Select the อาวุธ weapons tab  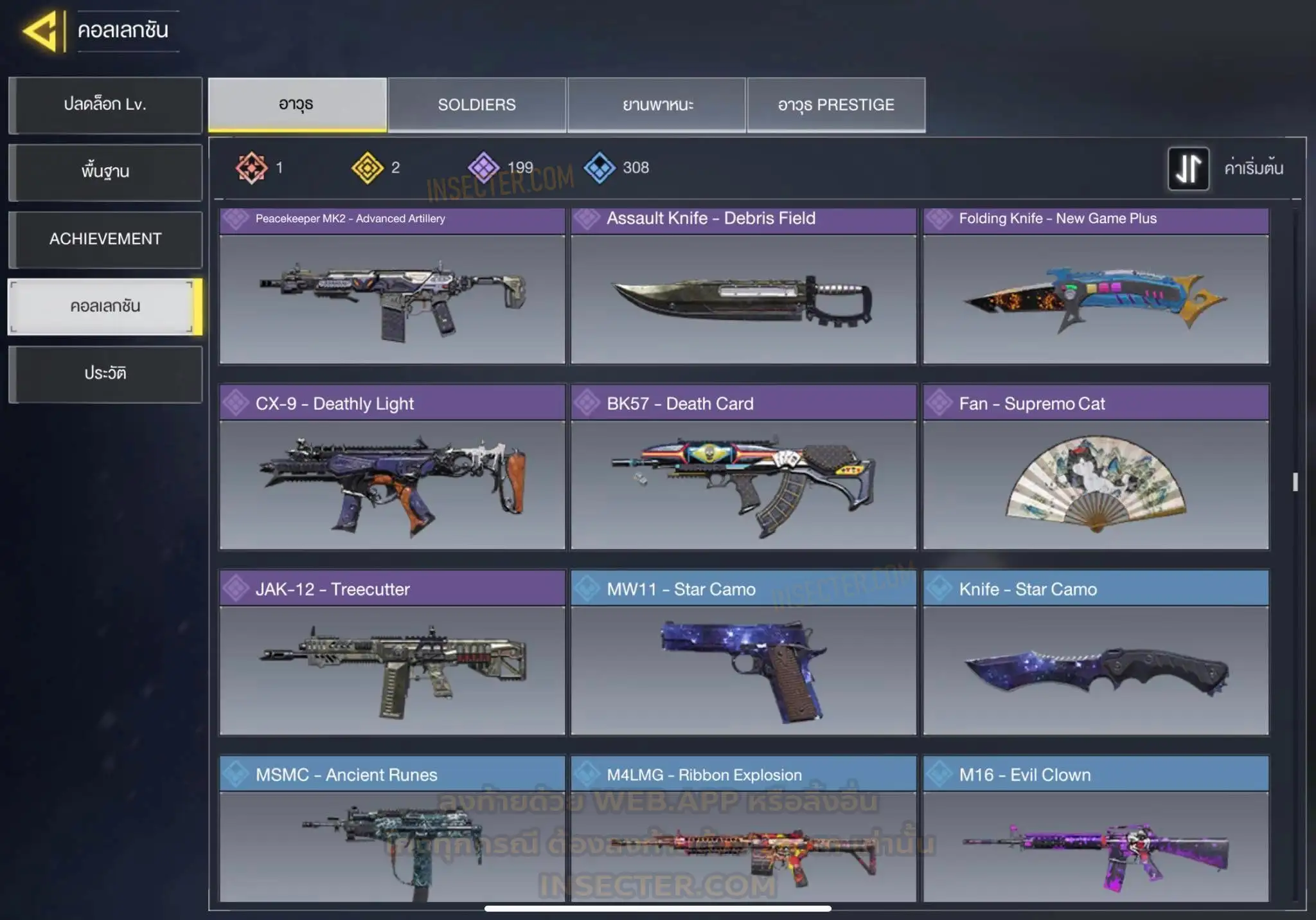click(x=297, y=105)
